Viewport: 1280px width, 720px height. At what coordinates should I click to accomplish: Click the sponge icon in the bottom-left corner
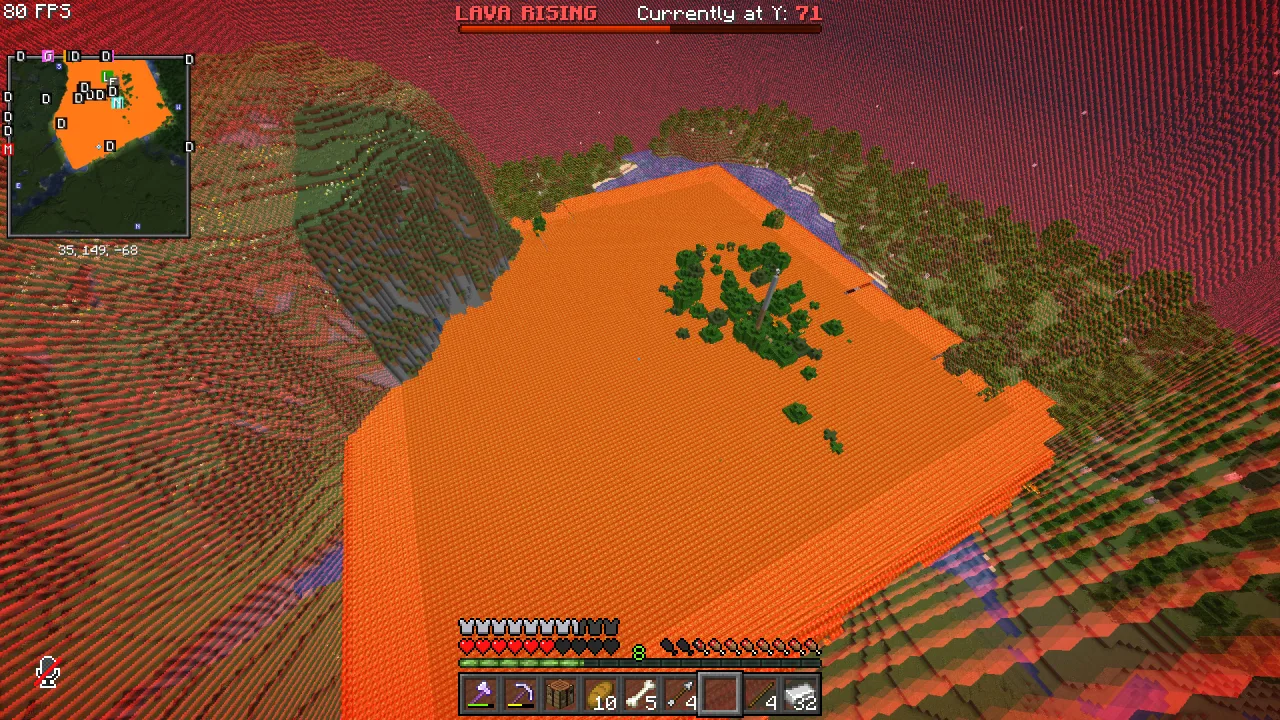tap(46, 672)
